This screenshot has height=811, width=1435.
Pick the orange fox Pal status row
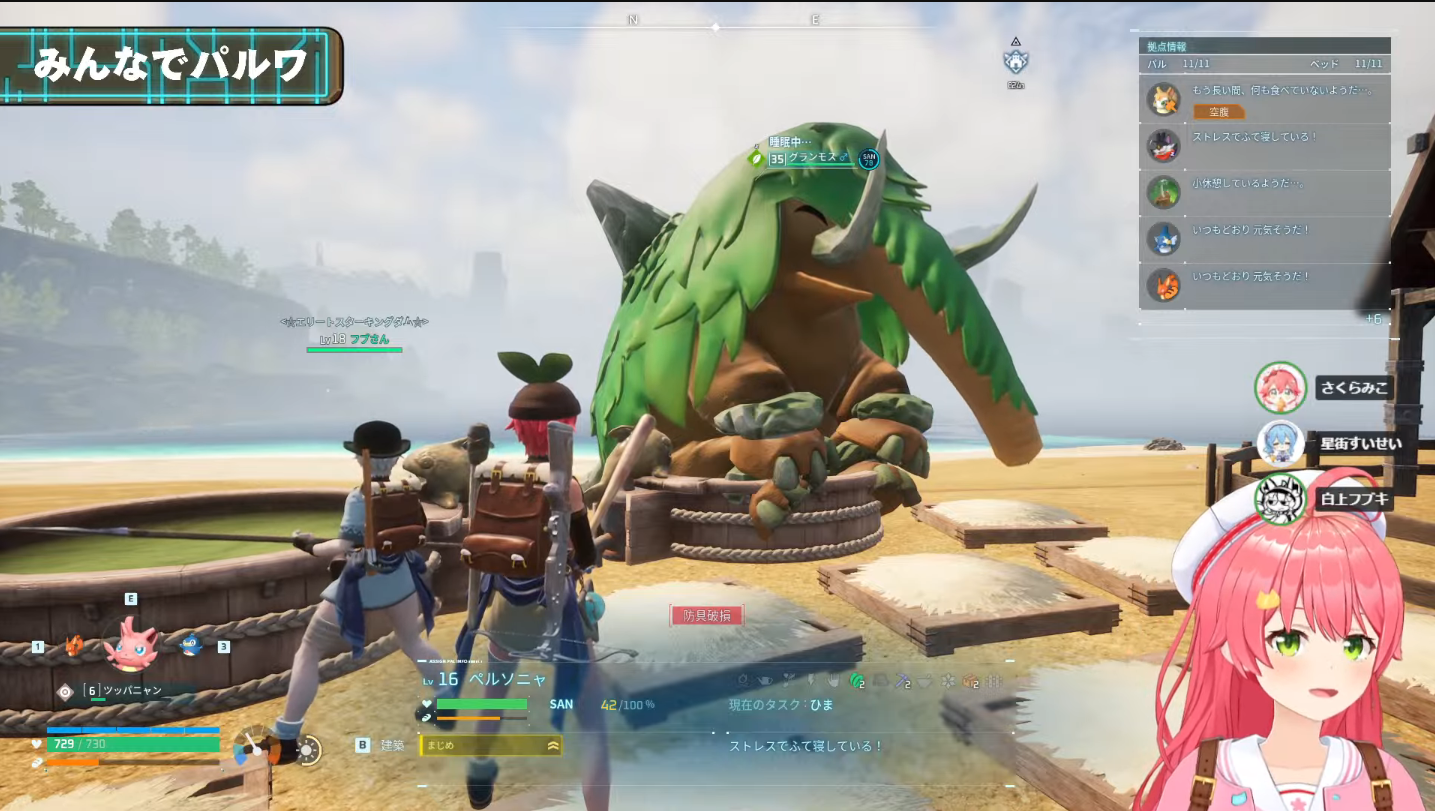coord(1264,285)
